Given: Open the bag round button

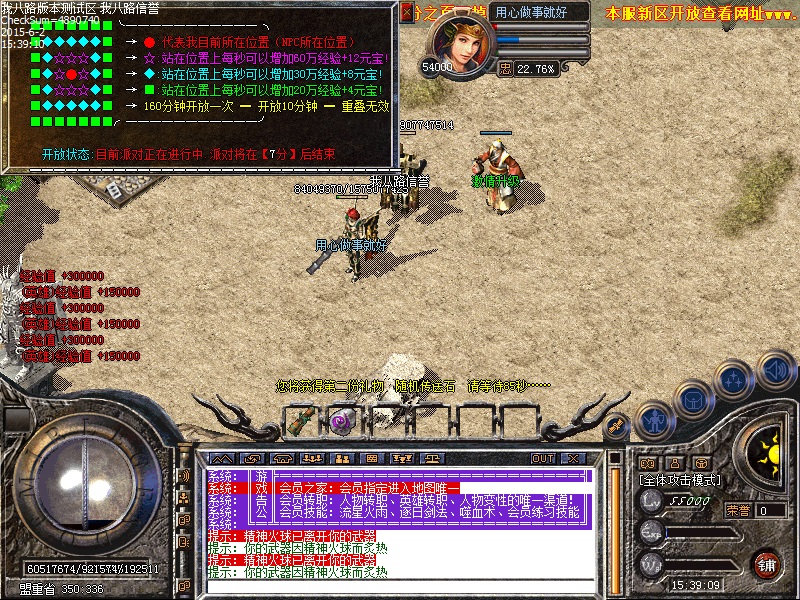Looking at the screenshot, I should coord(692,401).
